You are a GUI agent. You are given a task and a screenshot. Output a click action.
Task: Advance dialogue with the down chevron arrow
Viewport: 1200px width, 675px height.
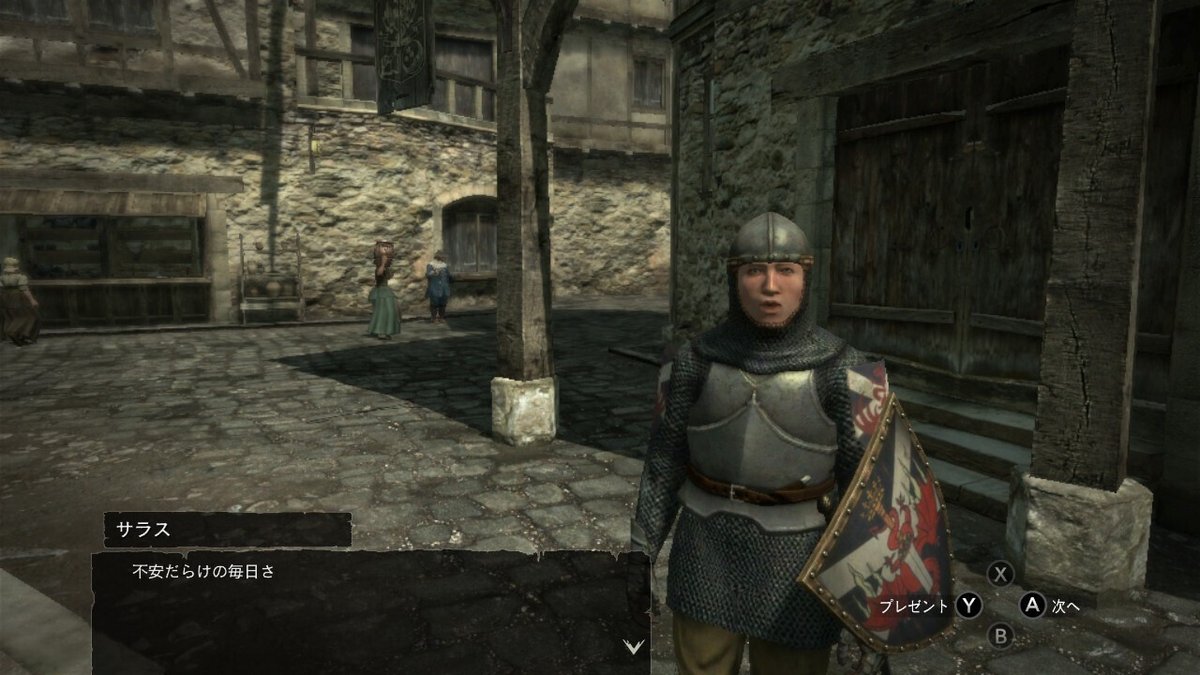[x=632, y=646]
